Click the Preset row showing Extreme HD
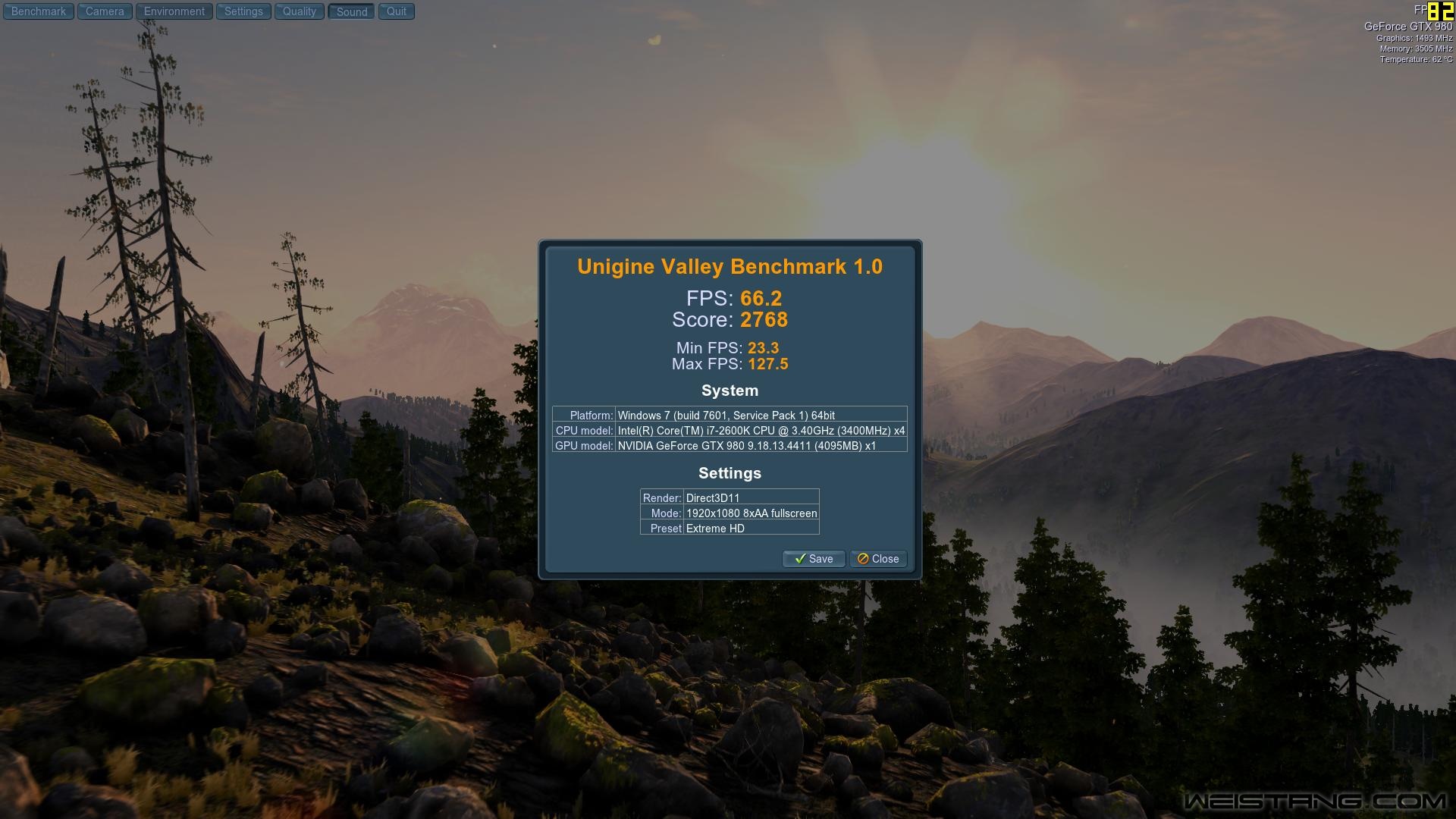1456x819 pixels. pyautogui.click(x=730, y=528)
